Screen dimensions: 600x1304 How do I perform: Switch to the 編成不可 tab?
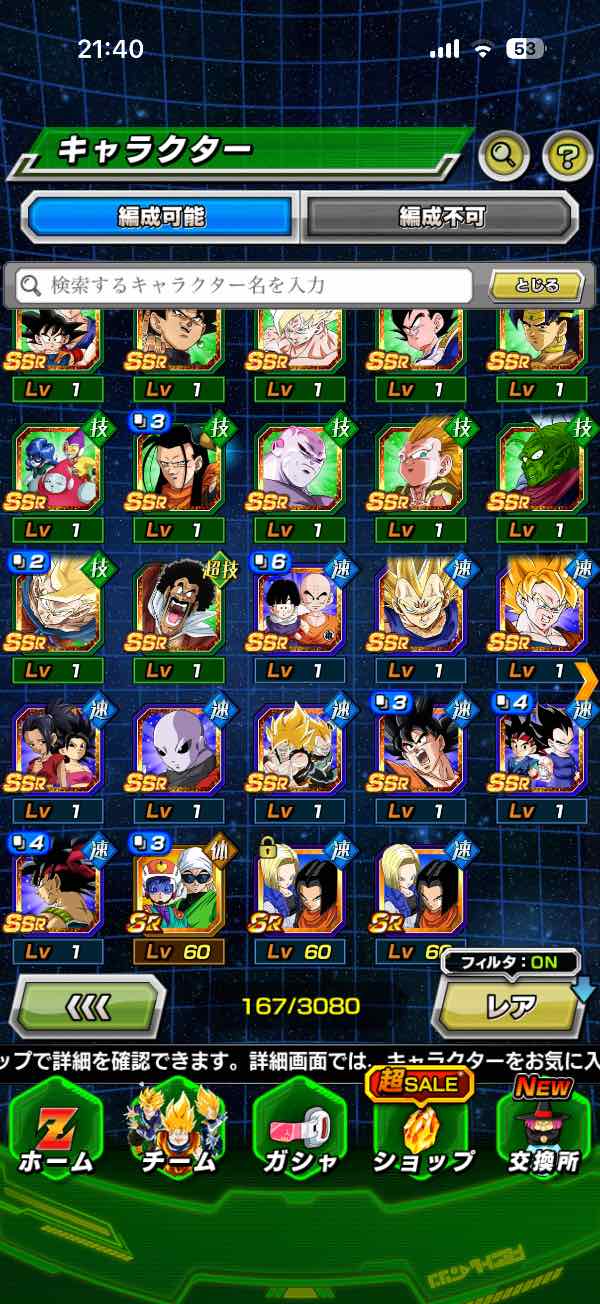click(x=441, y=216)
